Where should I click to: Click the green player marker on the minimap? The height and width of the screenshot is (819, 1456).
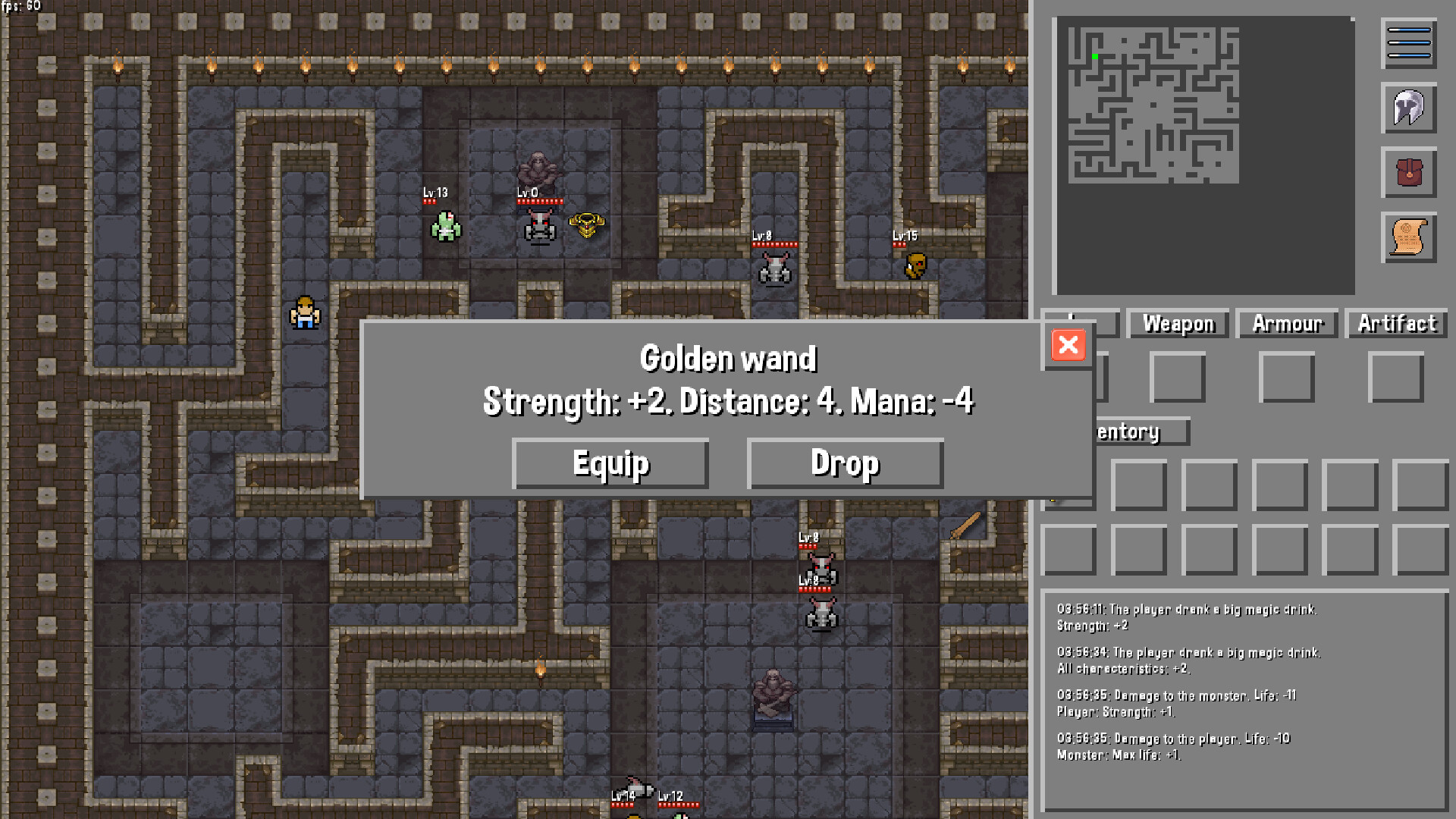[1094, 55]
